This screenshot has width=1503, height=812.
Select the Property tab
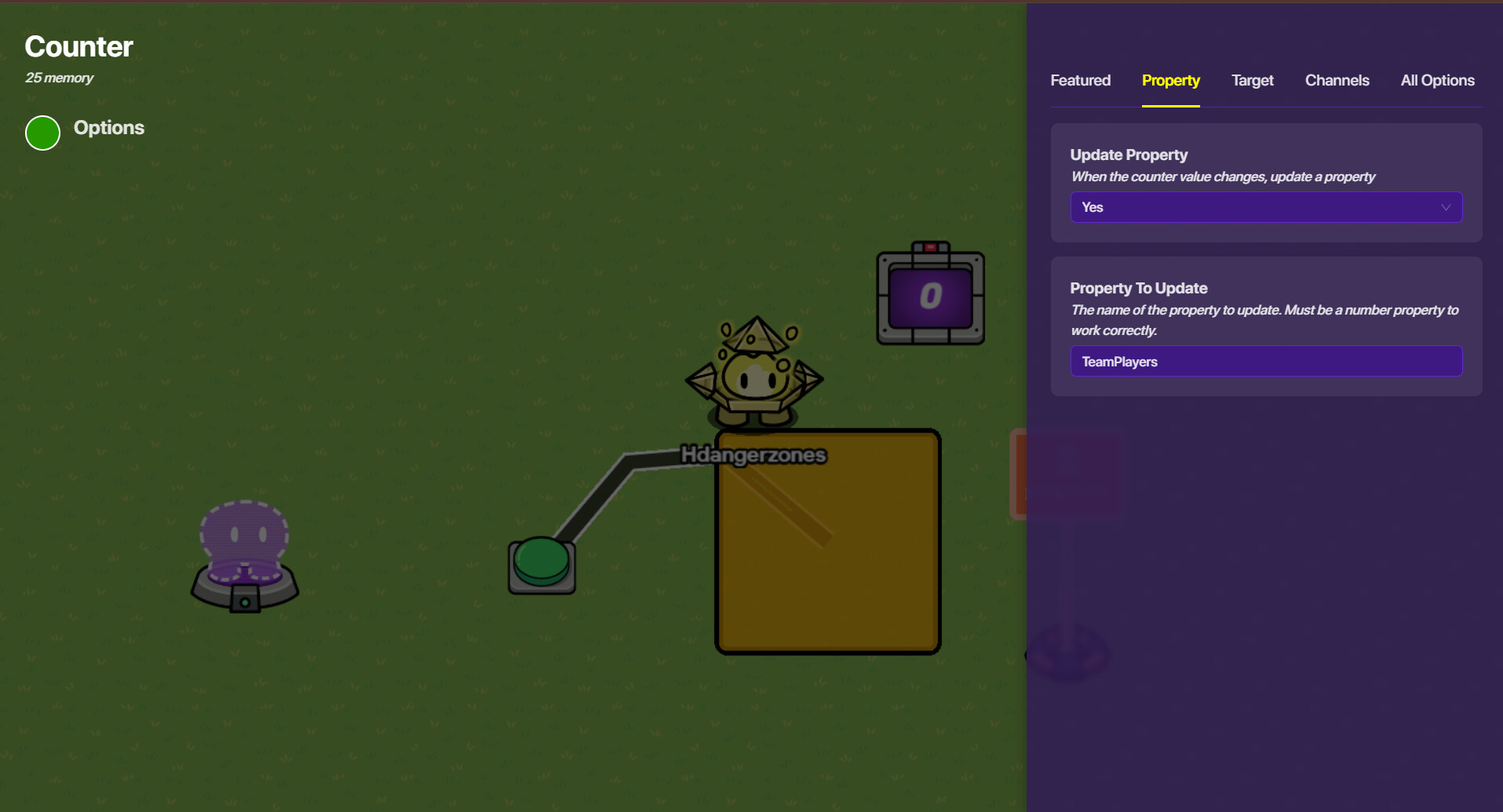click(x=1170, y=81)
